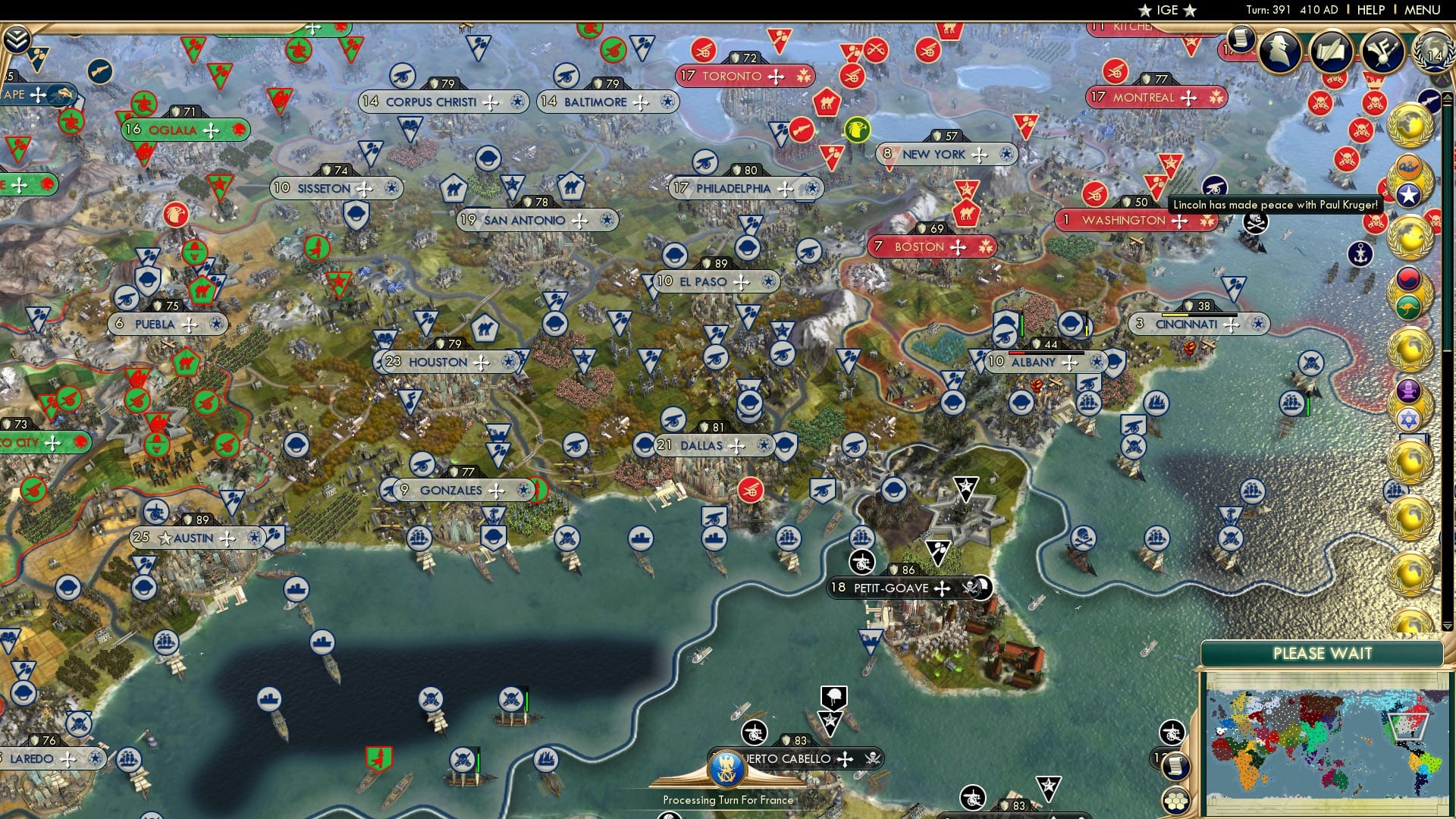Click the IGE star button in top bar
This screenshot has height=819, width=1456.
1166,10
